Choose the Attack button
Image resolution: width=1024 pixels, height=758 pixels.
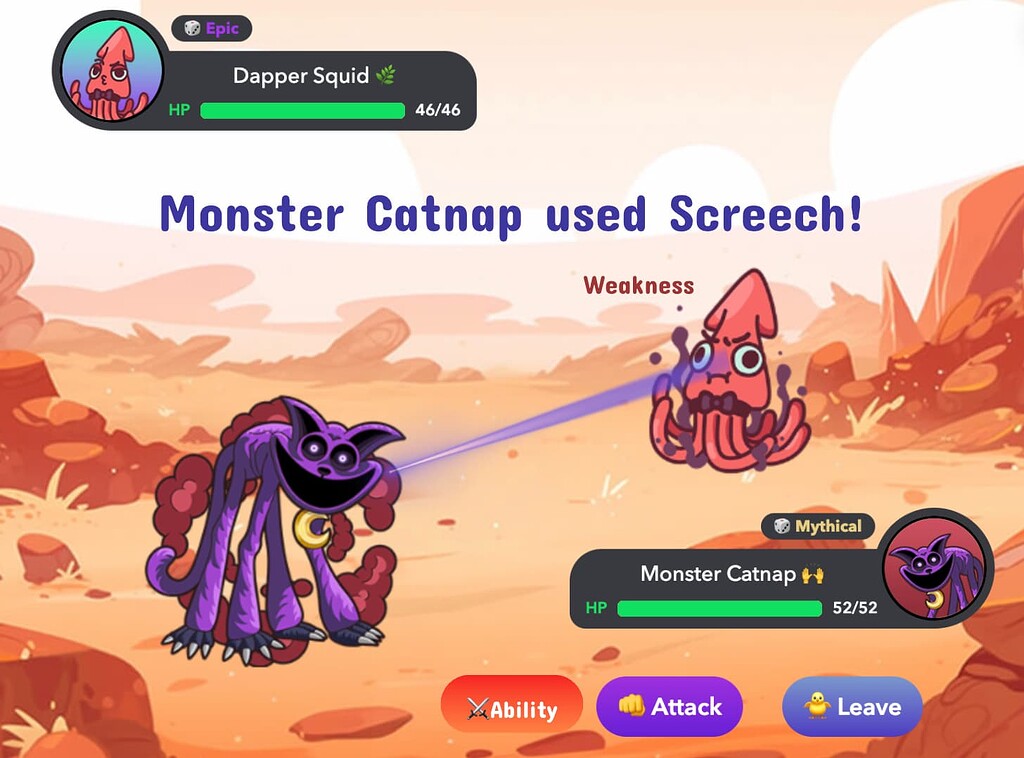click(x=670, y=707)
